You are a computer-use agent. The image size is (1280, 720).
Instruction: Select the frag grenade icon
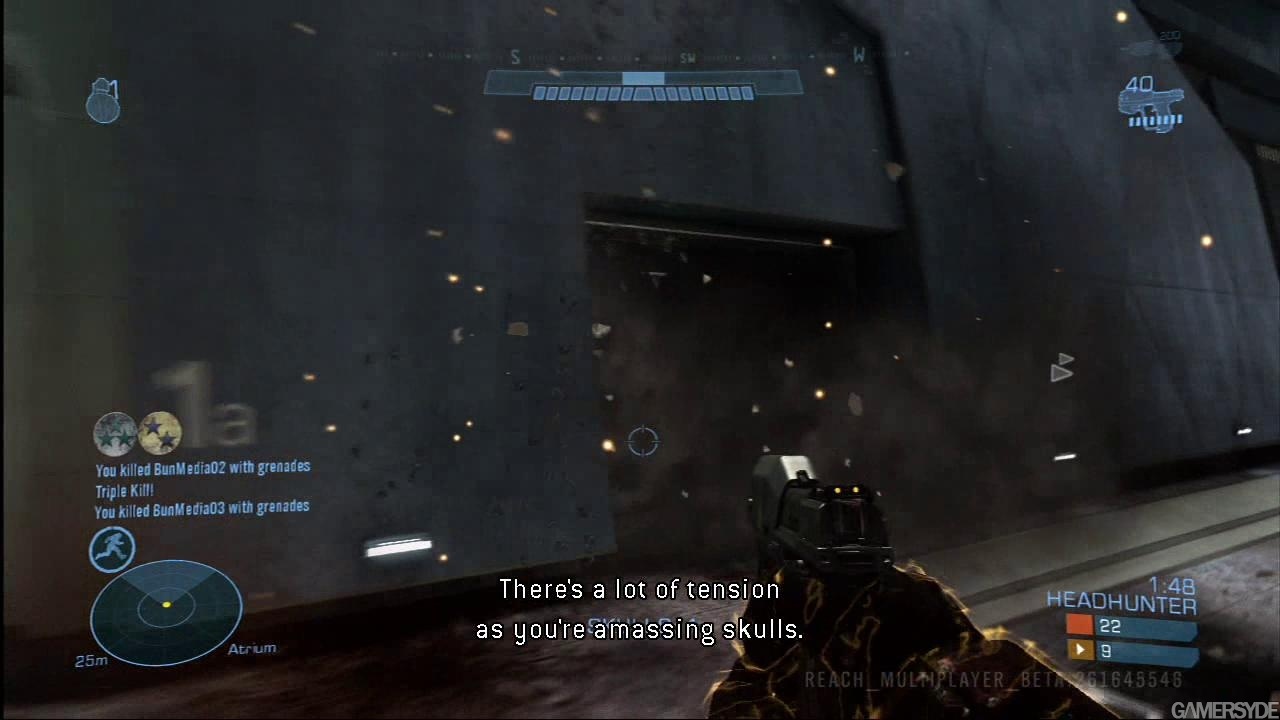coord(103,102)
